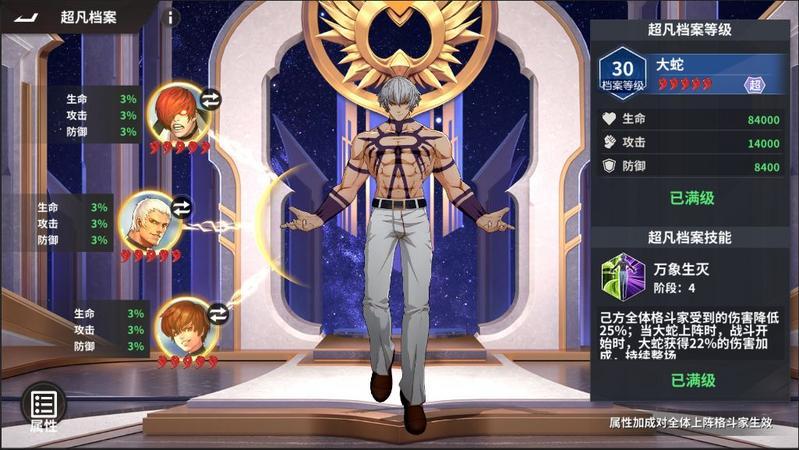Click the 超 badge beside 大蛇
799x450 pixels.
(x=755, y=84)
